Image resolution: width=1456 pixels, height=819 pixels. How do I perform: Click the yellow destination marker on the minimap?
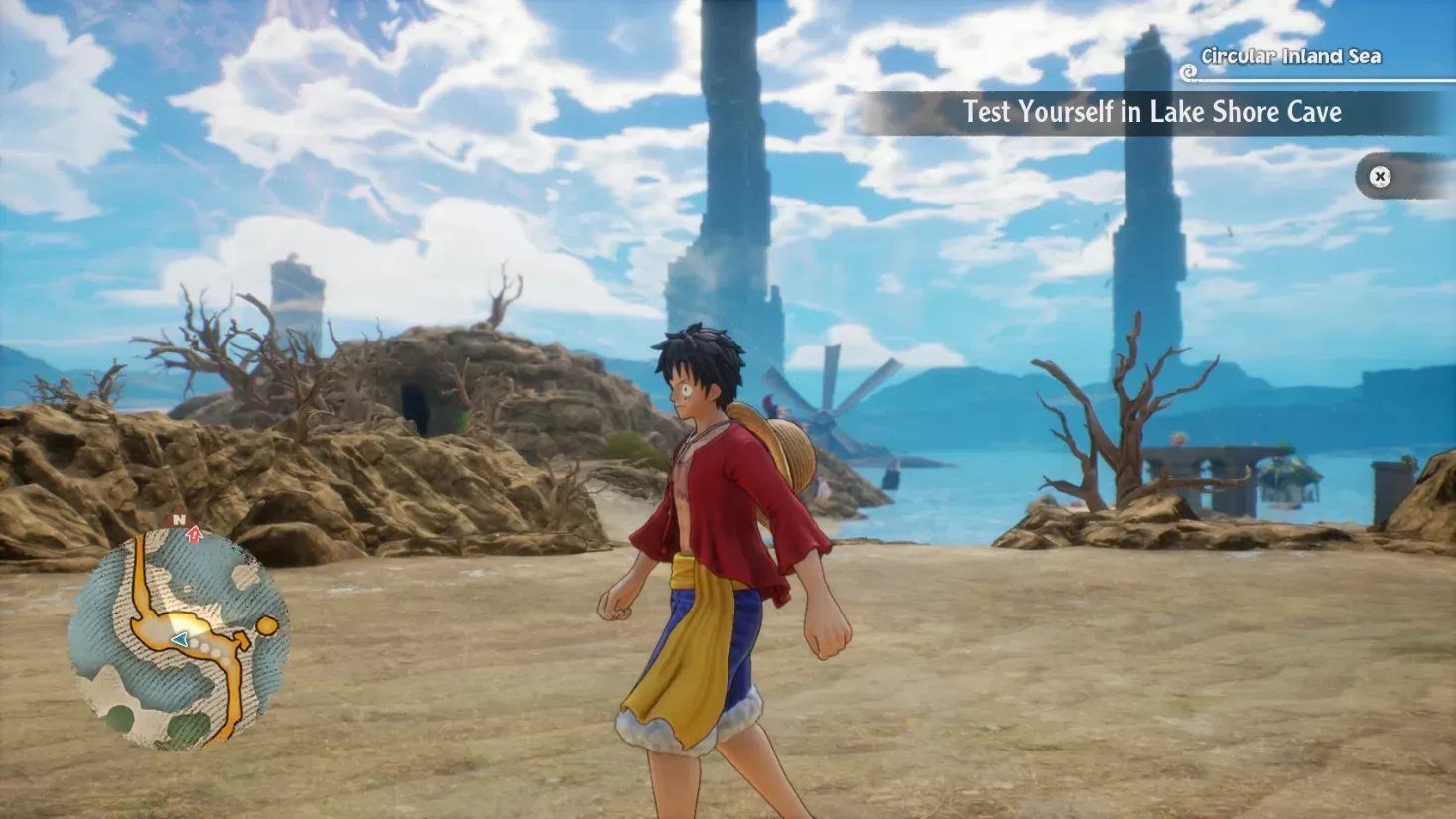click(266, 625)
